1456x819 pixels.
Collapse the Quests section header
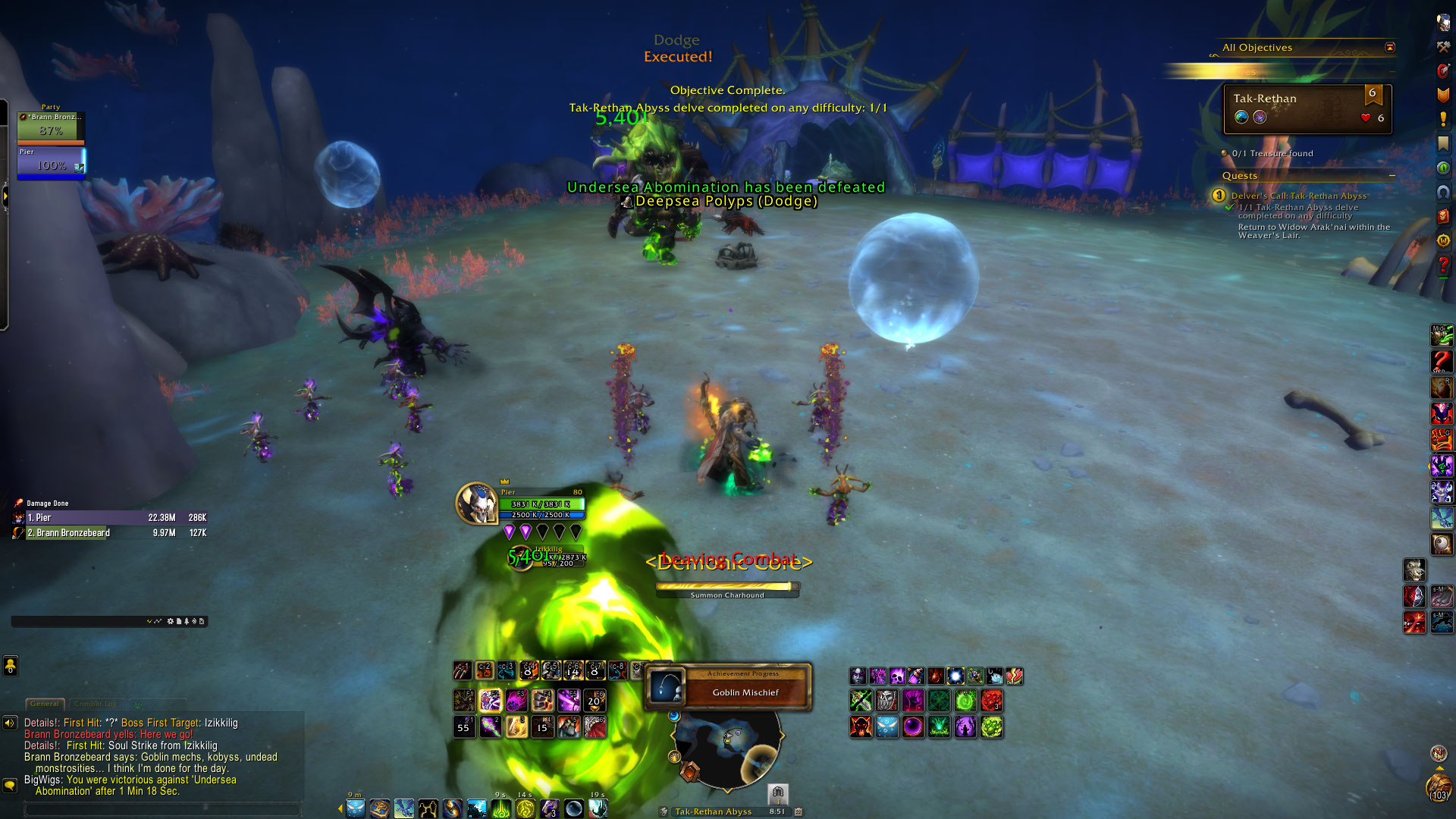click(1392, 176)
